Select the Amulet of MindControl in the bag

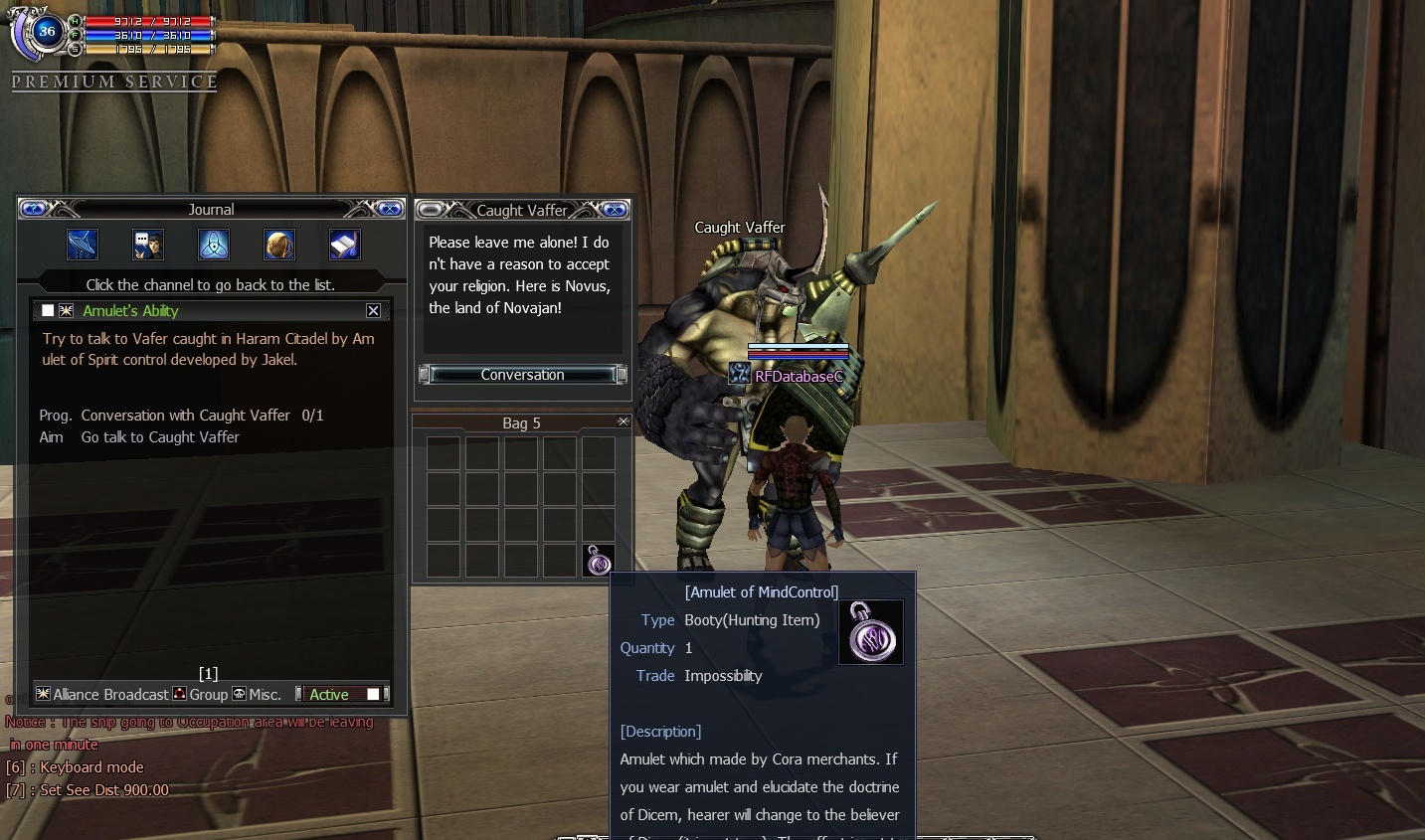598,561
